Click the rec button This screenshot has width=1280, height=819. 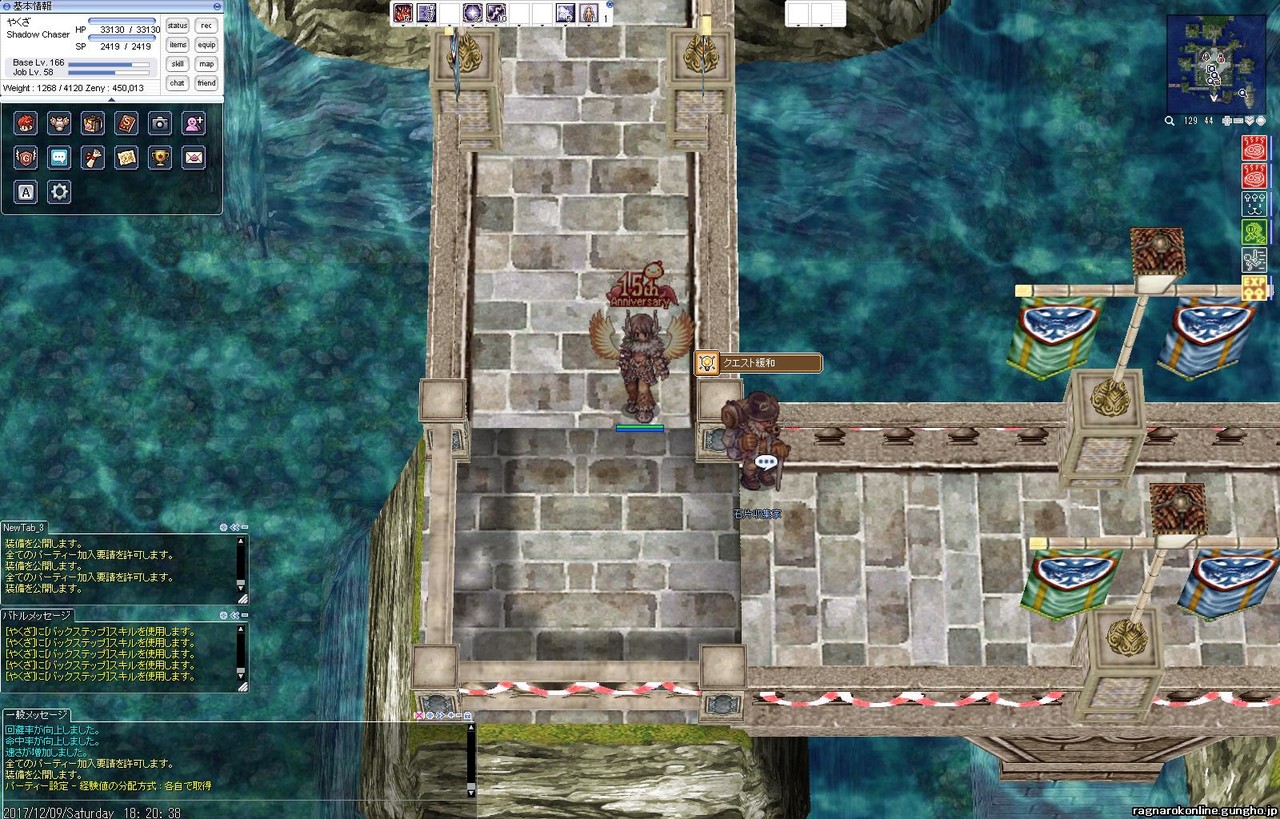coord(206,26)
